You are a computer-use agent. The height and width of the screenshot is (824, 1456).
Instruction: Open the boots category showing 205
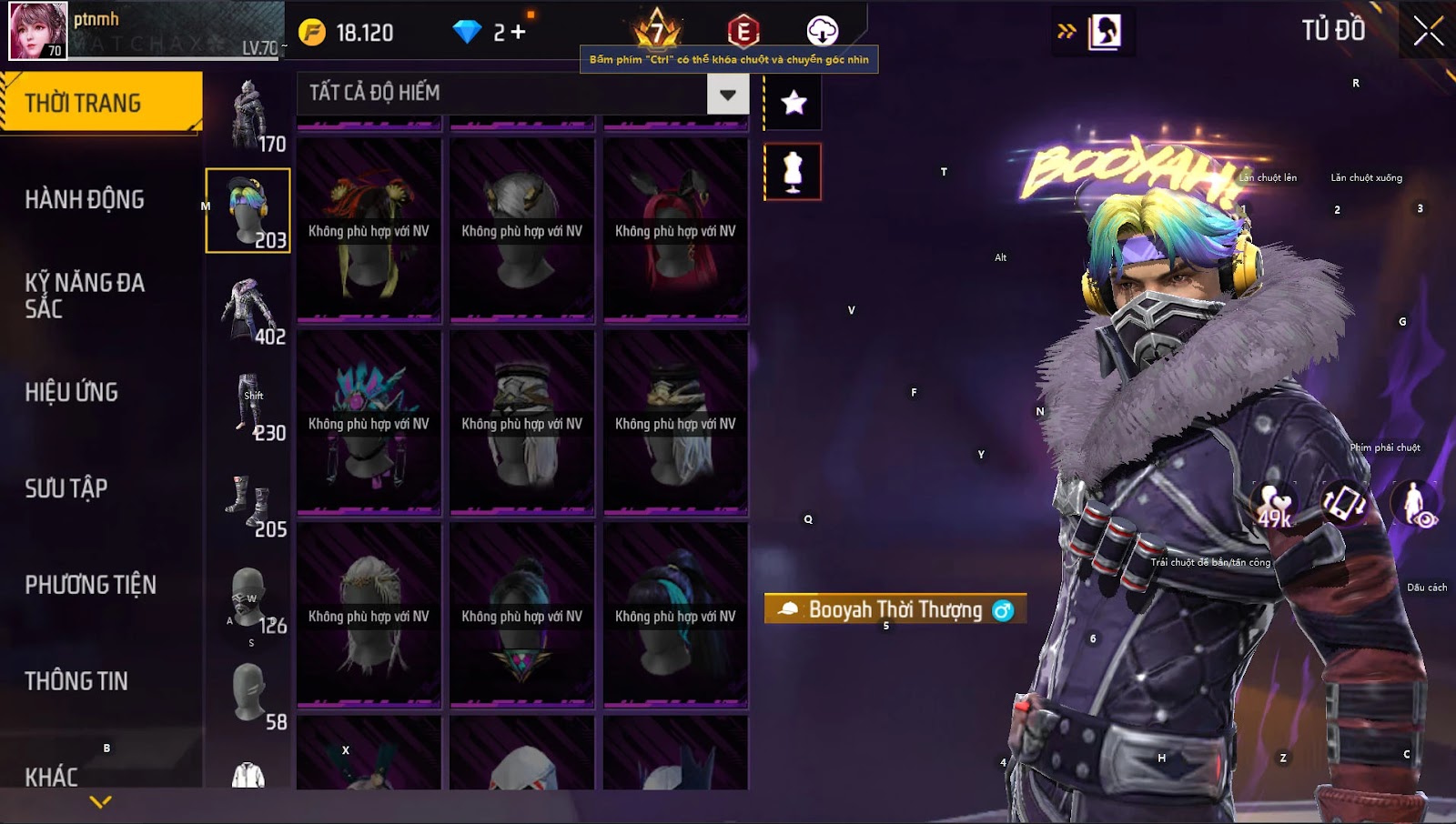(x=249, y=501)
